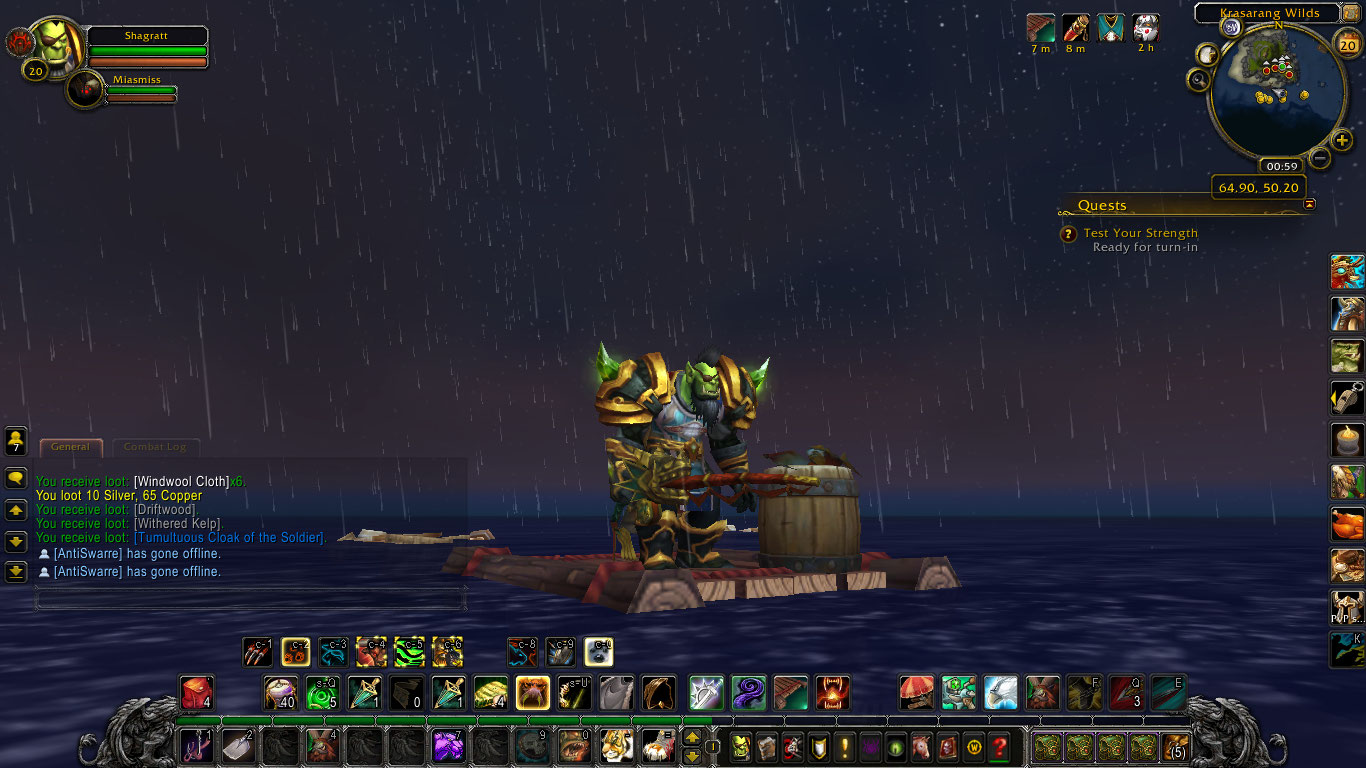Zoom in on the minimap
Viewport: 1366px width, 768px height.
[1343, 140]
